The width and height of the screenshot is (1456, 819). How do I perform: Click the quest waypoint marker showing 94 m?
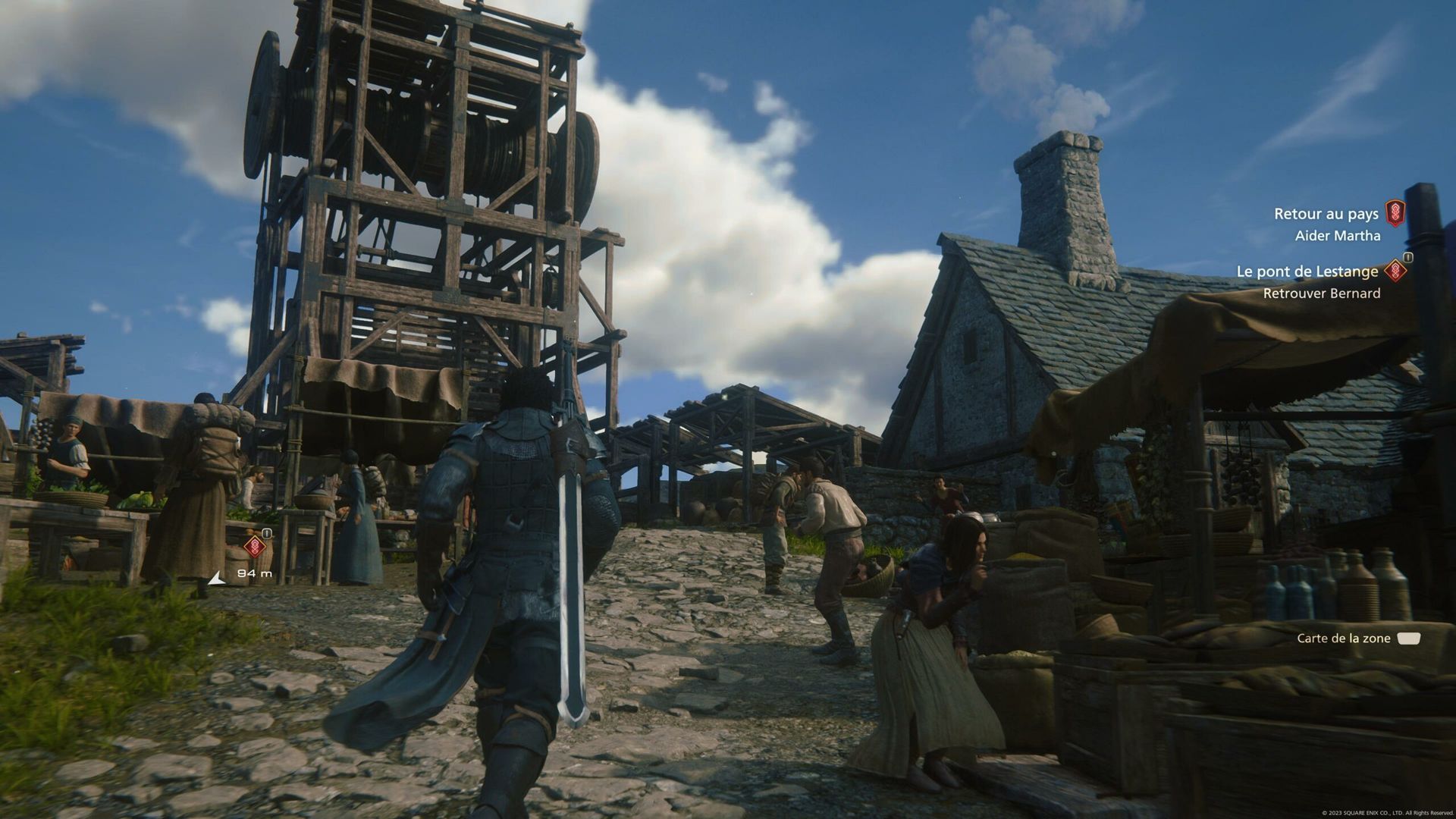pyautogui.click(x=255, y=546)
